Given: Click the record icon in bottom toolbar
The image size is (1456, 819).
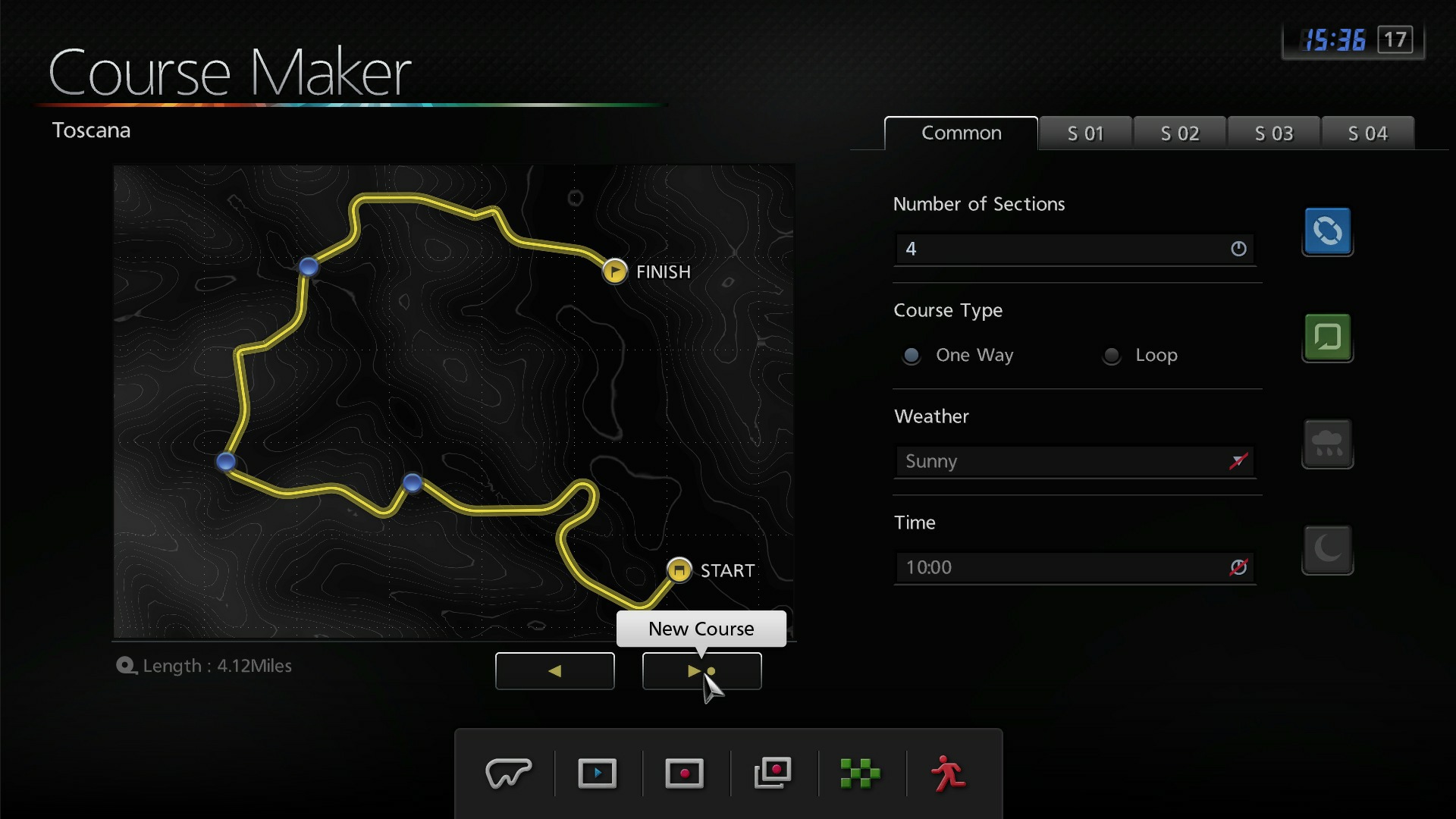Looking at the screenshot, I should (x=685, y=773).
